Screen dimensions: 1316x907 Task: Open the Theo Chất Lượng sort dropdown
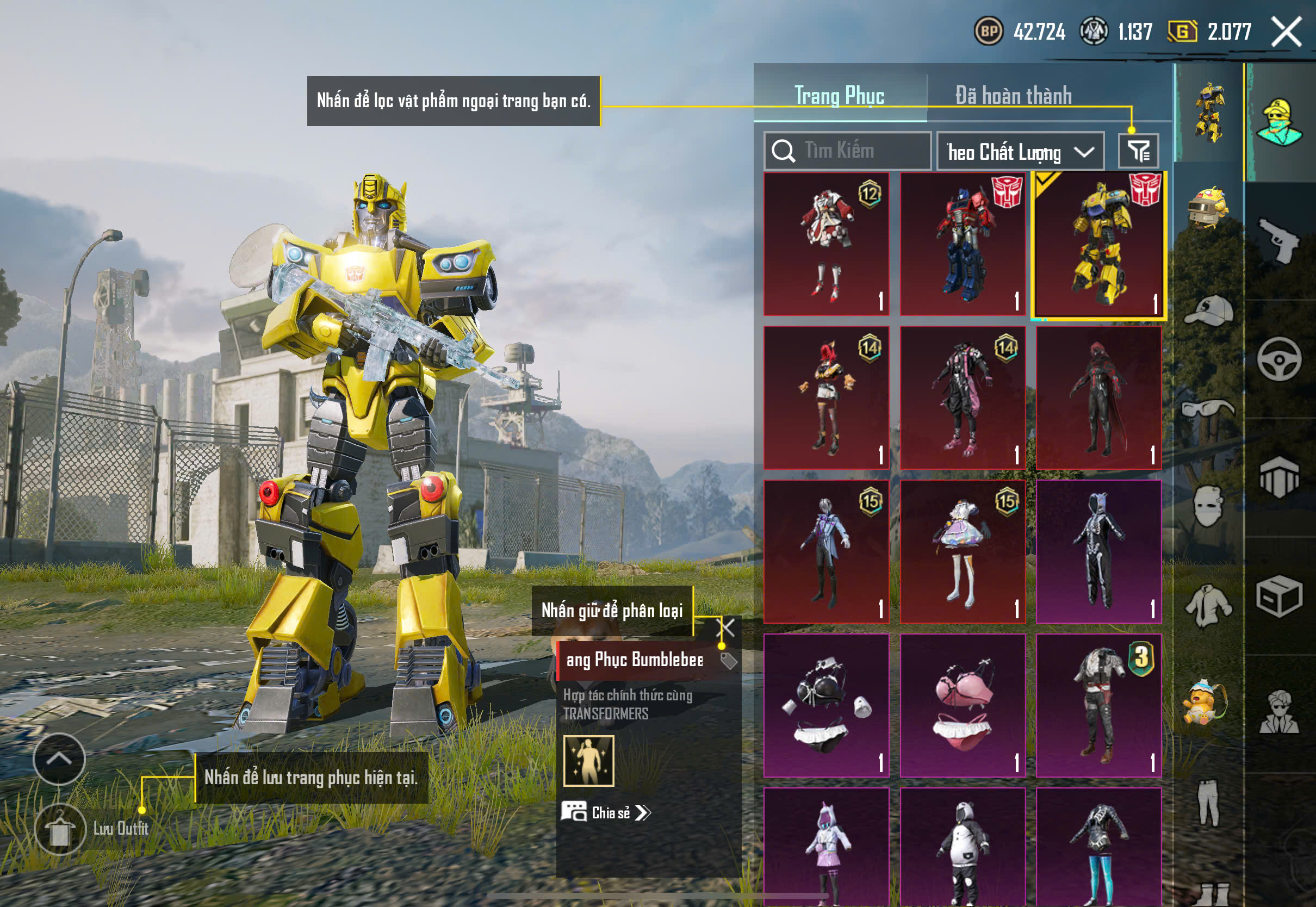pyautogui.click(x=1020, y=152)
